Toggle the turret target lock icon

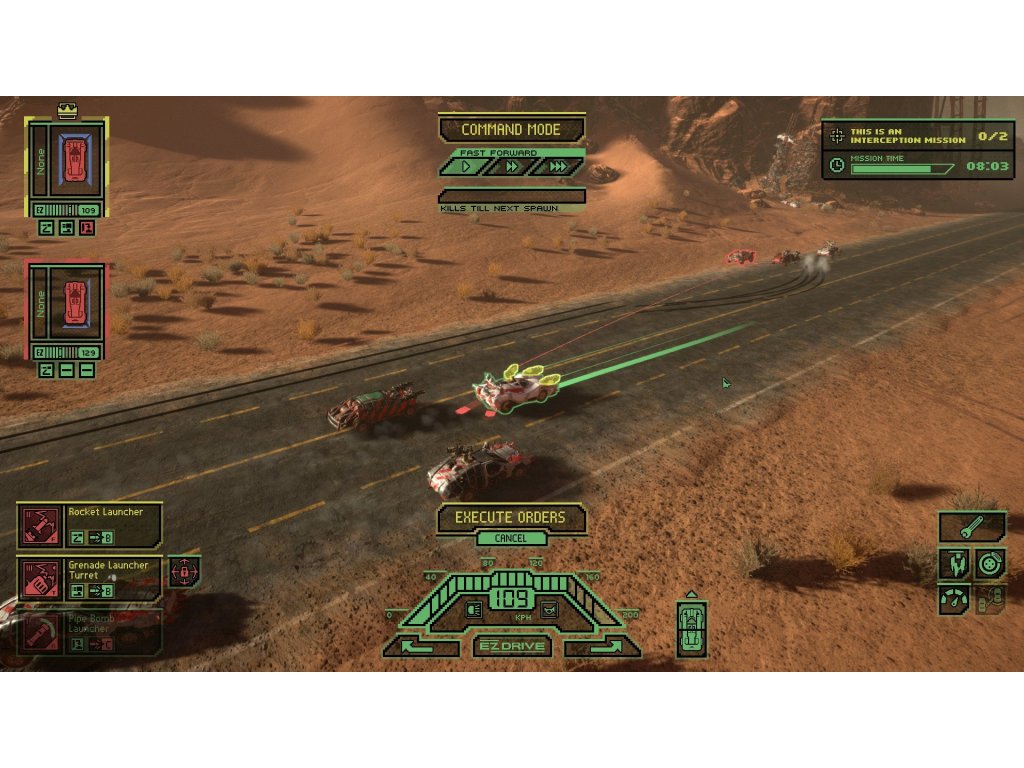pyautogui.click(x=183, y=572)
